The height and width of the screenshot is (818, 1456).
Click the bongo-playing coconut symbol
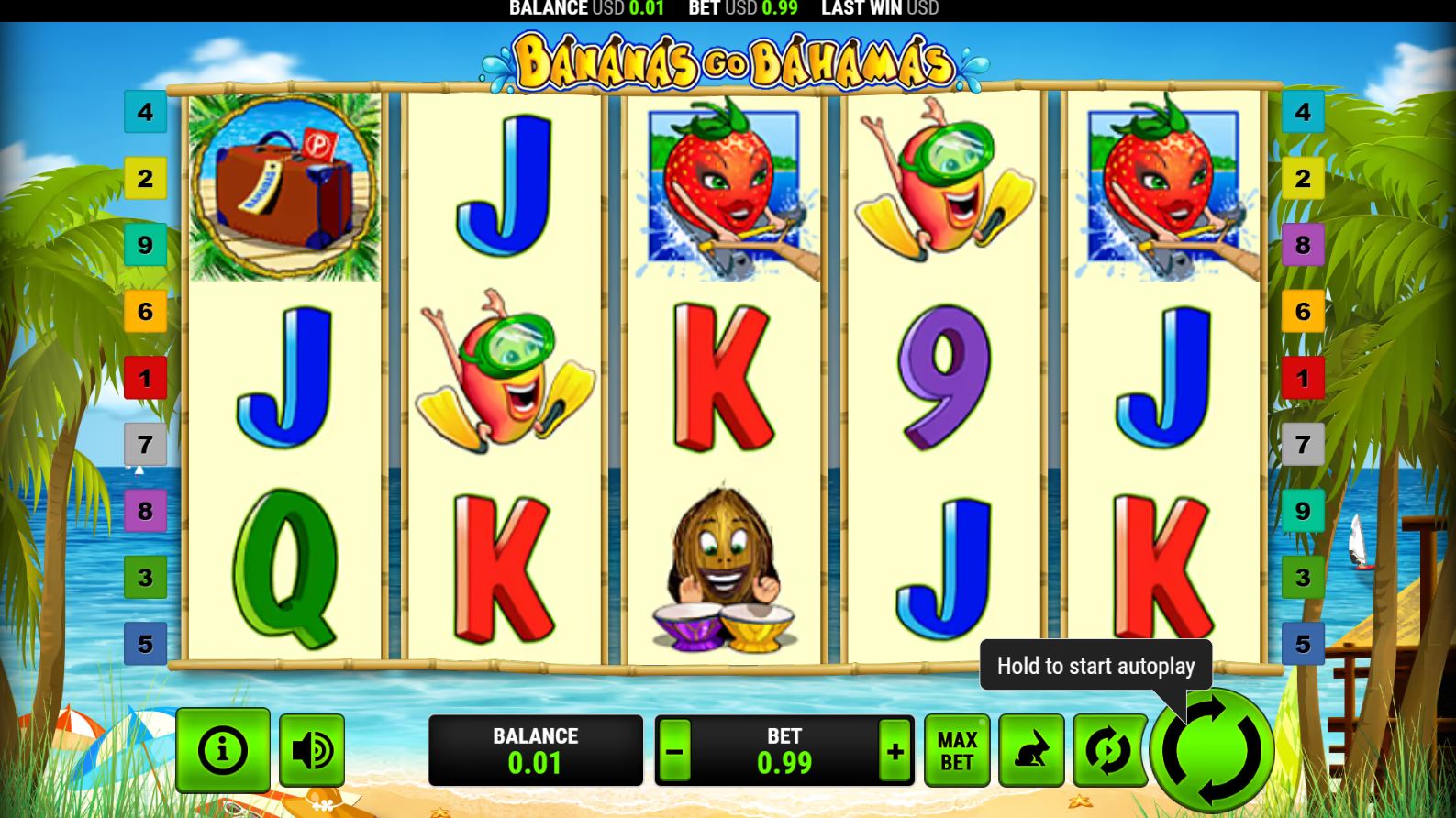(x=724, y=570)
